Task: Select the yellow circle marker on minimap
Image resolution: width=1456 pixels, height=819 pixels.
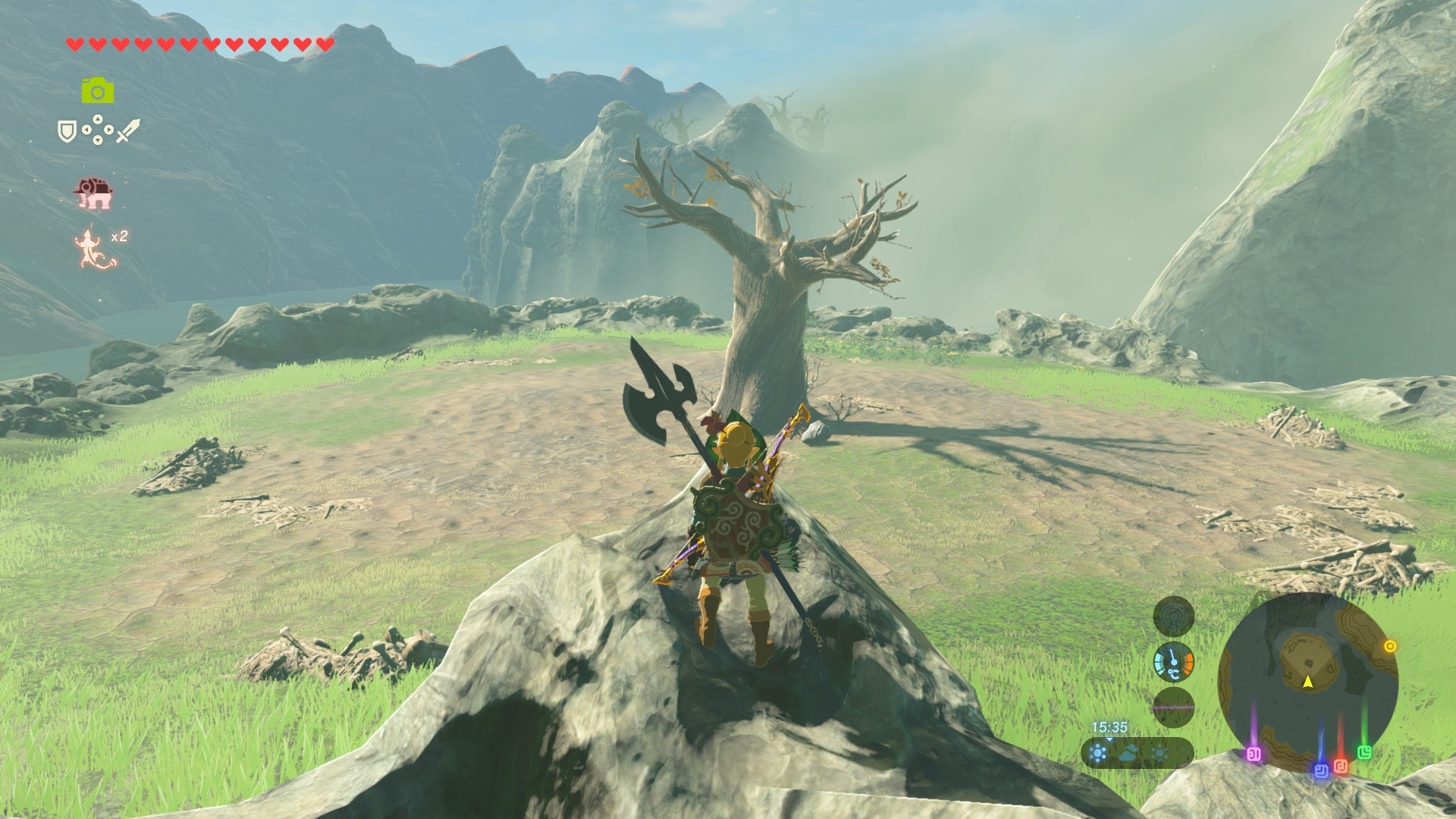Action: [x=1390, y=646]
